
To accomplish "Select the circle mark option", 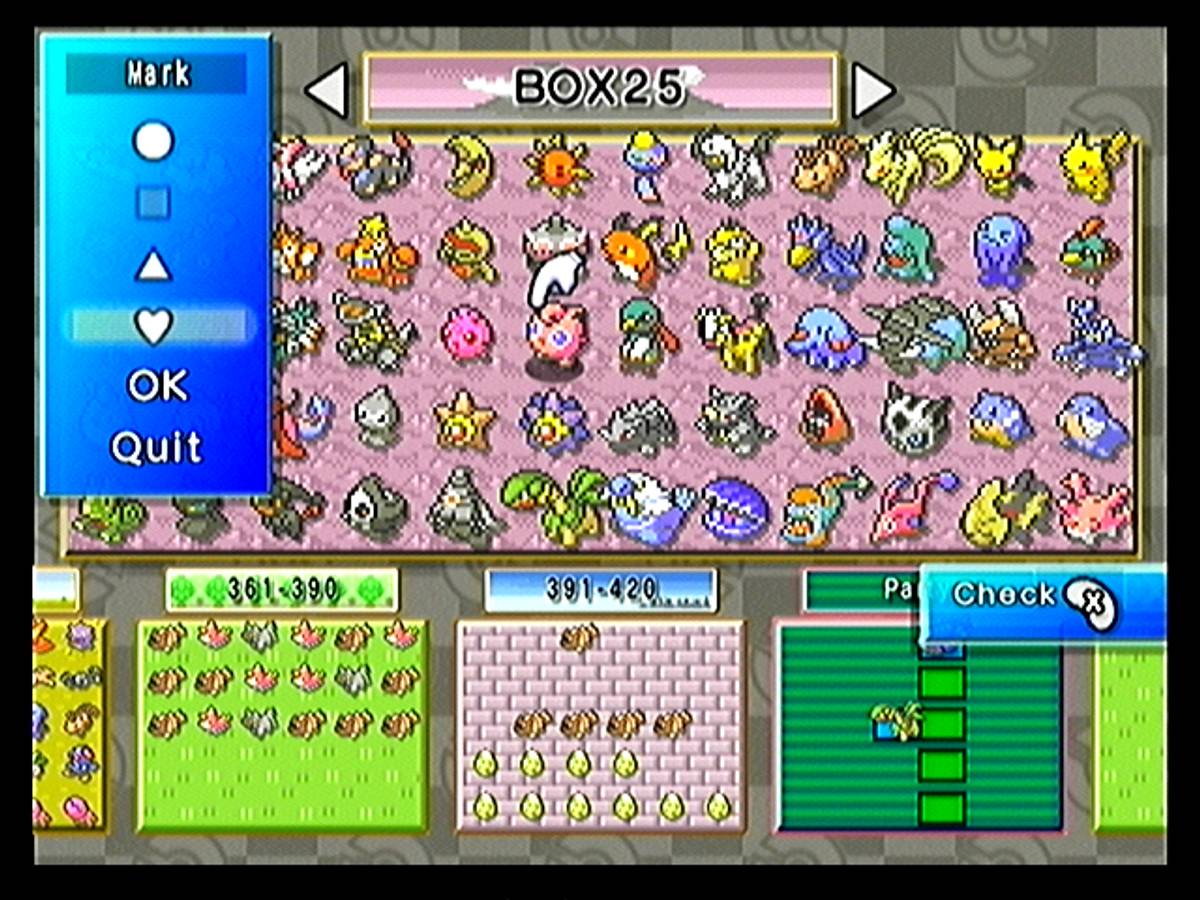I will [x=154, y=142].
